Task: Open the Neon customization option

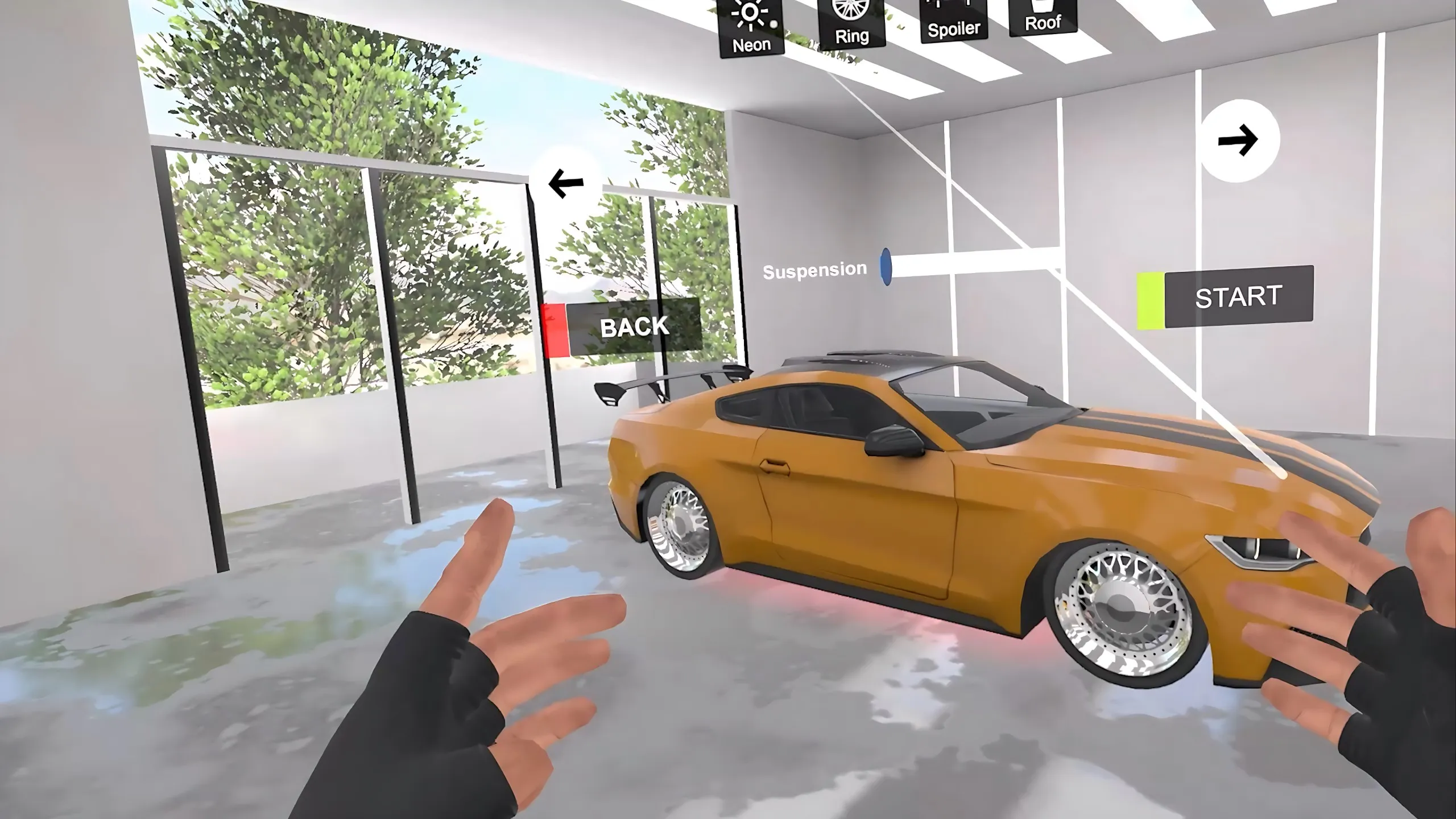Action: click(x=751, y=27)
